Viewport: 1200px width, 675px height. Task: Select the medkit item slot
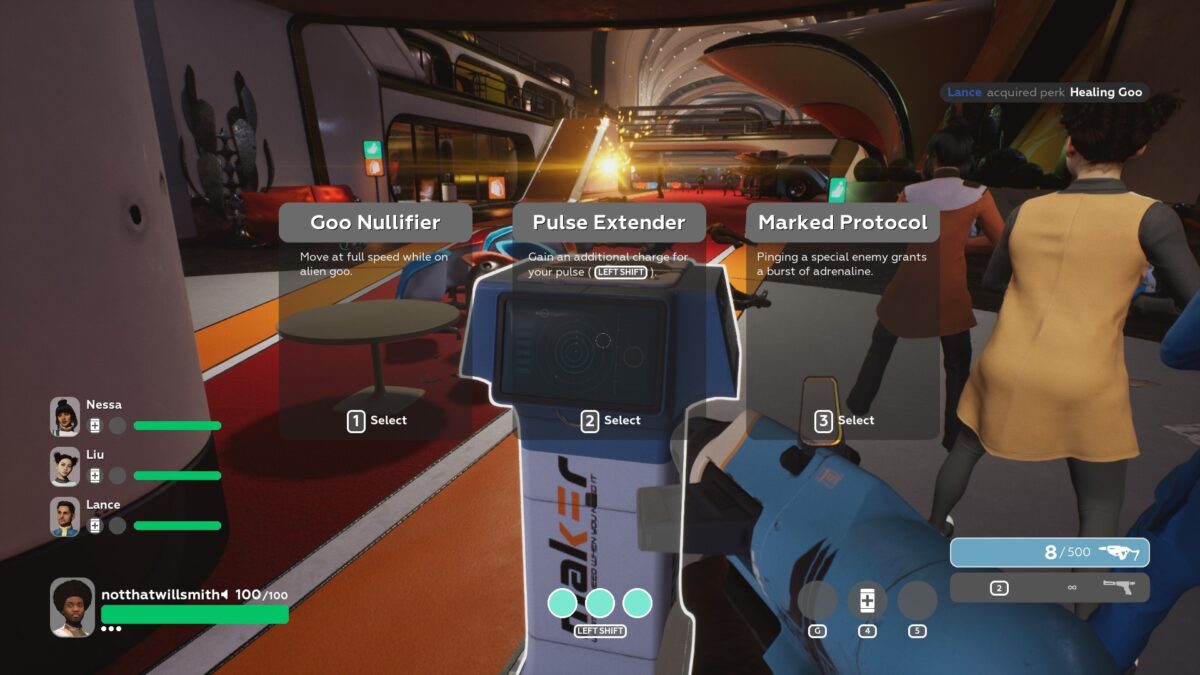click(x=867, y=601)
